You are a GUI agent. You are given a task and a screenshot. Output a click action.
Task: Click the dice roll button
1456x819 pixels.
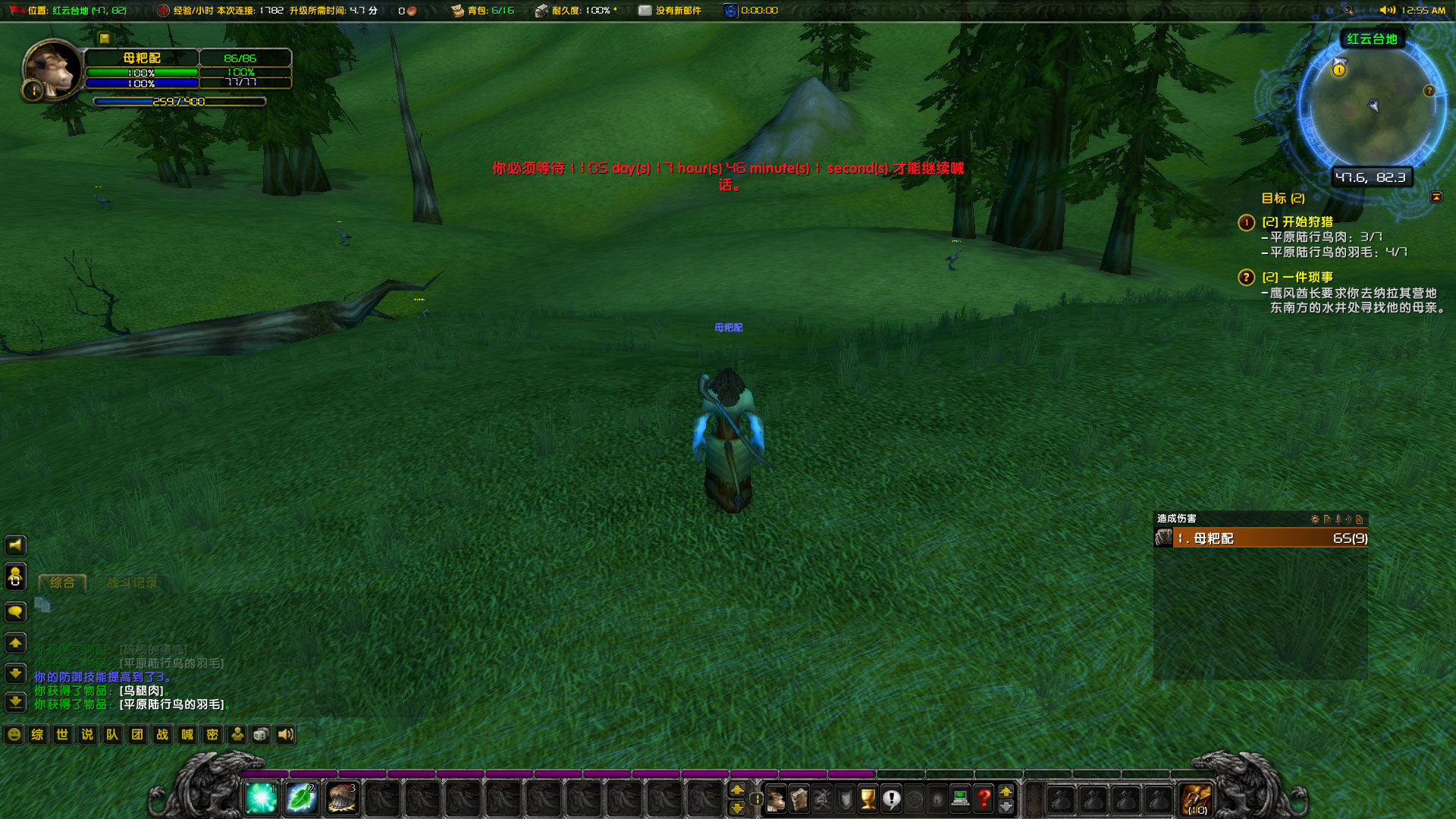coord(261,734)
